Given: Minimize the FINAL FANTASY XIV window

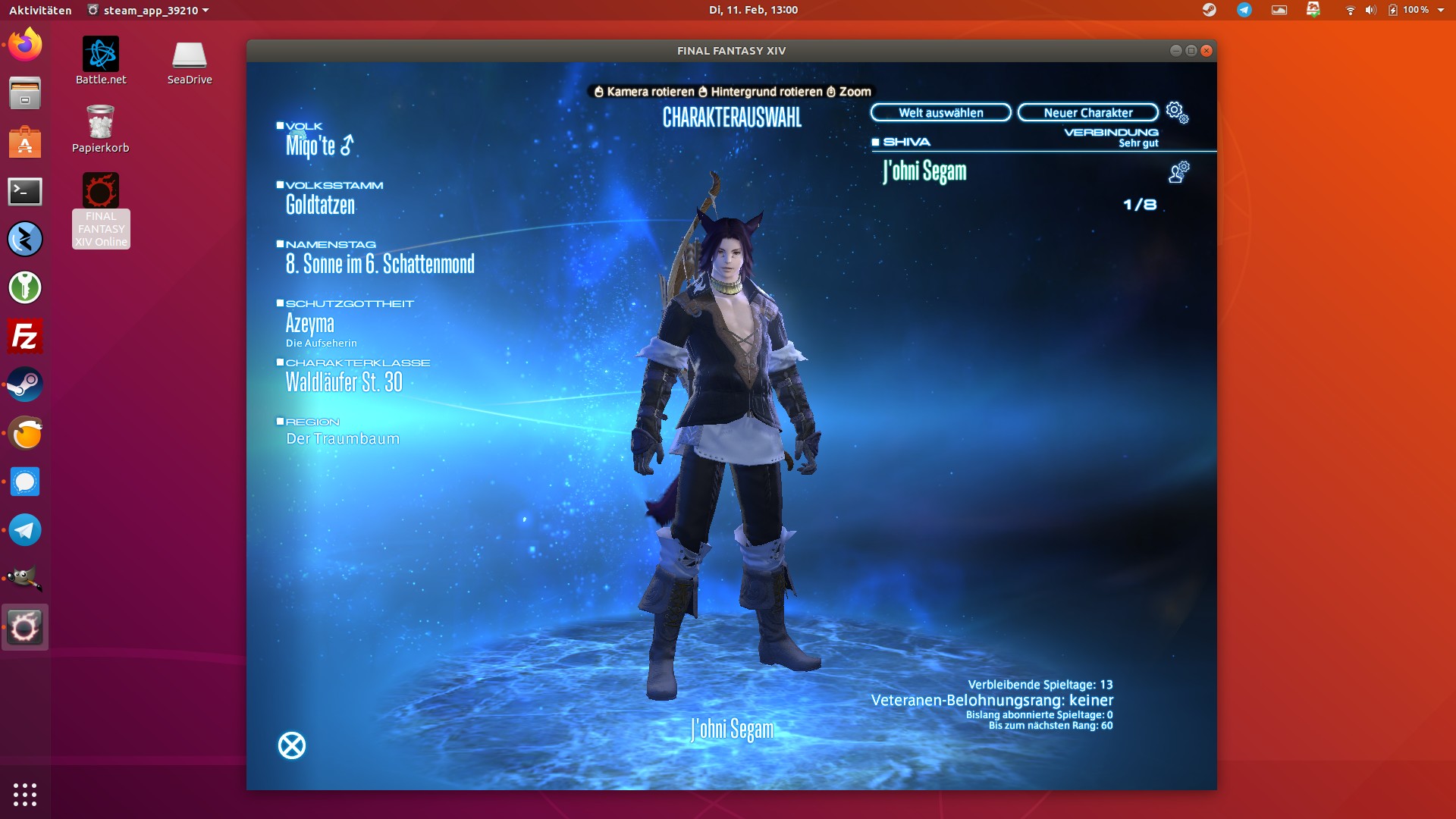Looking at the screenshot, I should (1175, 51).
